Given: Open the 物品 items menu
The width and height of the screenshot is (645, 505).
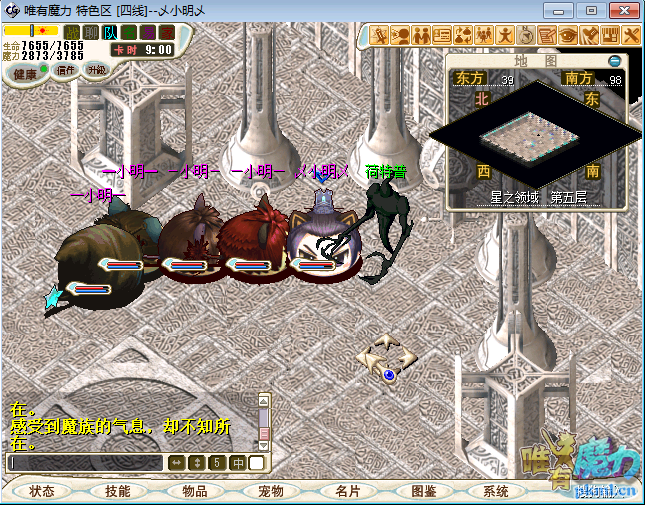Looking at the screenshot, I should coord(194,491).
